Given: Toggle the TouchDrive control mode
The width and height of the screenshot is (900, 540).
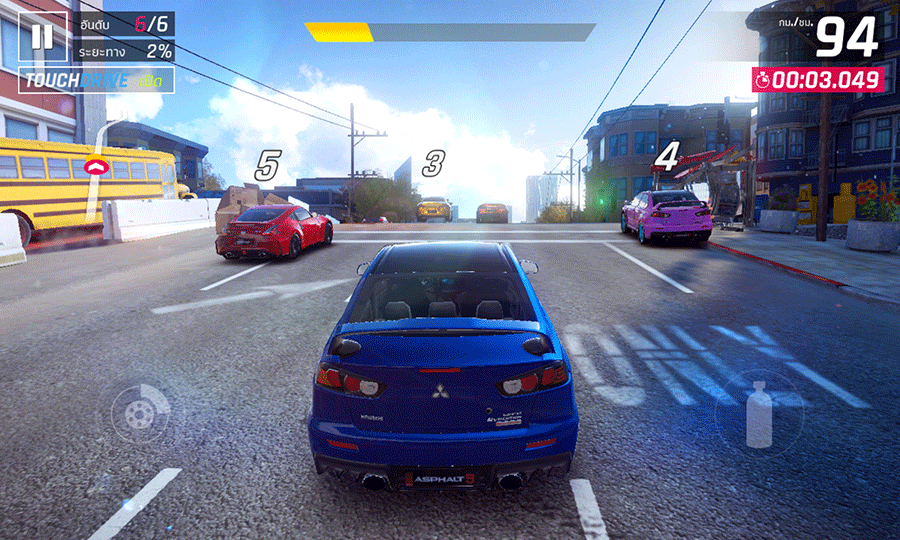Looking at the screenshot, I should click(96, 80).
